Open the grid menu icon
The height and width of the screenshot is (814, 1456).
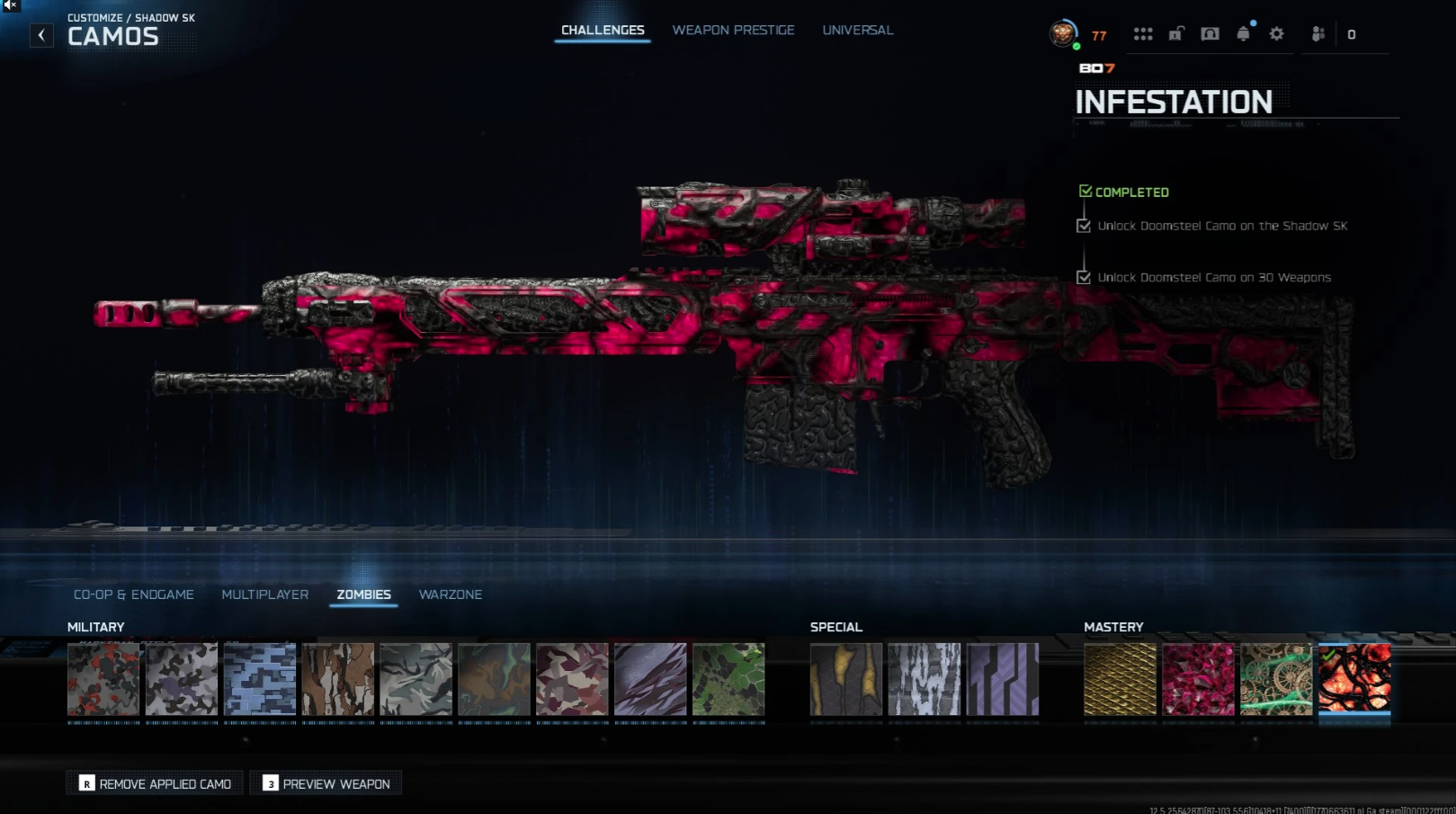(x=1143, y=34)
